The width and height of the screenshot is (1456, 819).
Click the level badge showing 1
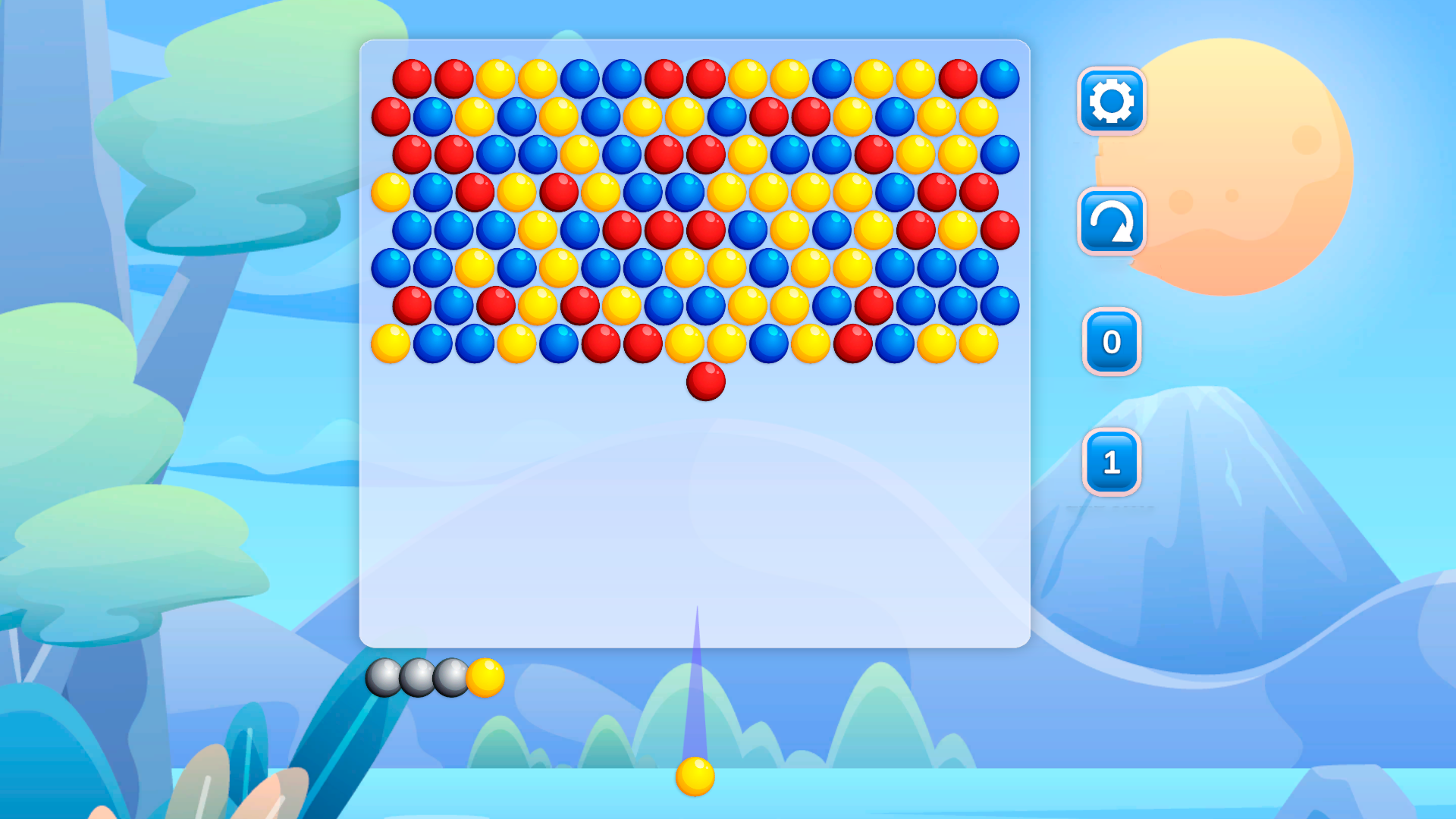click(x=1111, y=463)
